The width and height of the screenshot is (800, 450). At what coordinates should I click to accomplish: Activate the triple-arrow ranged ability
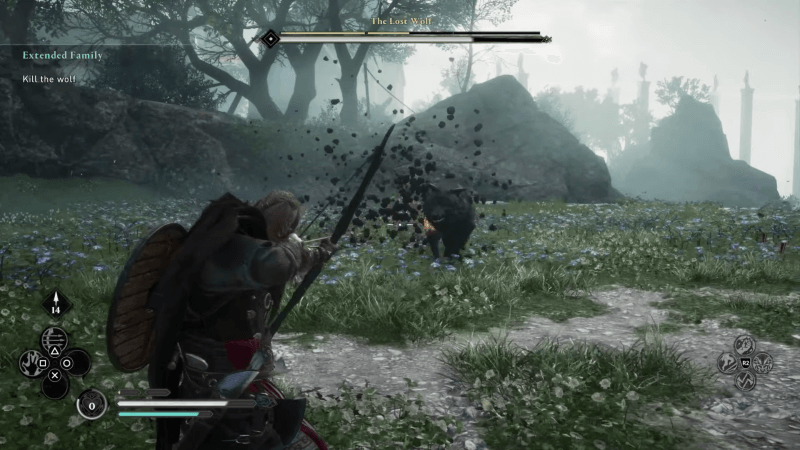(55, 338)
